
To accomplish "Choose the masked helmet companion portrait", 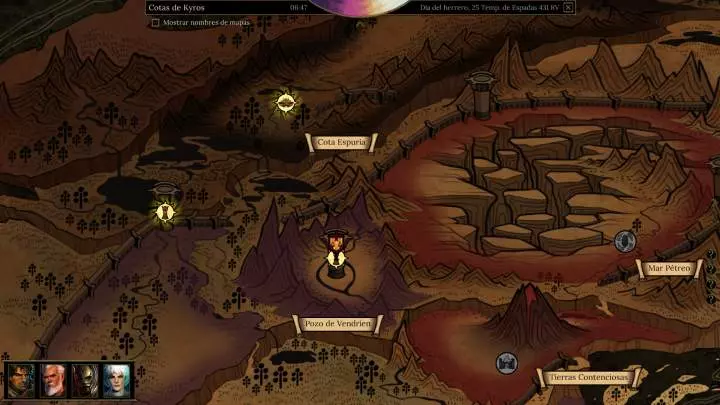I will tap(85, 380).
